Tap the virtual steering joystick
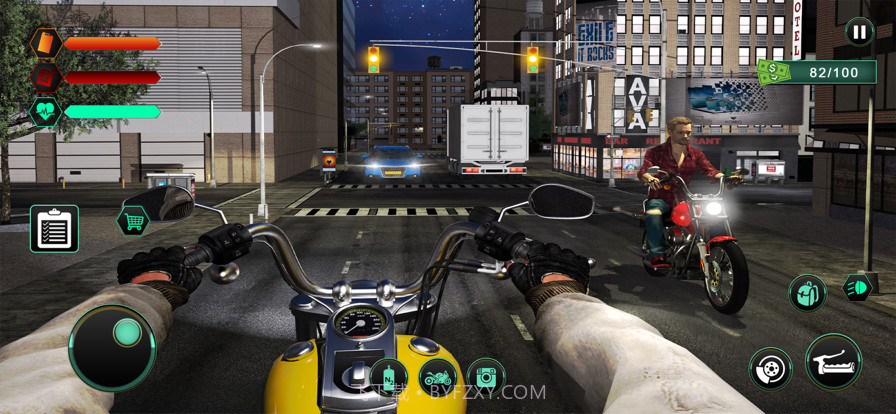 point(112,347)
